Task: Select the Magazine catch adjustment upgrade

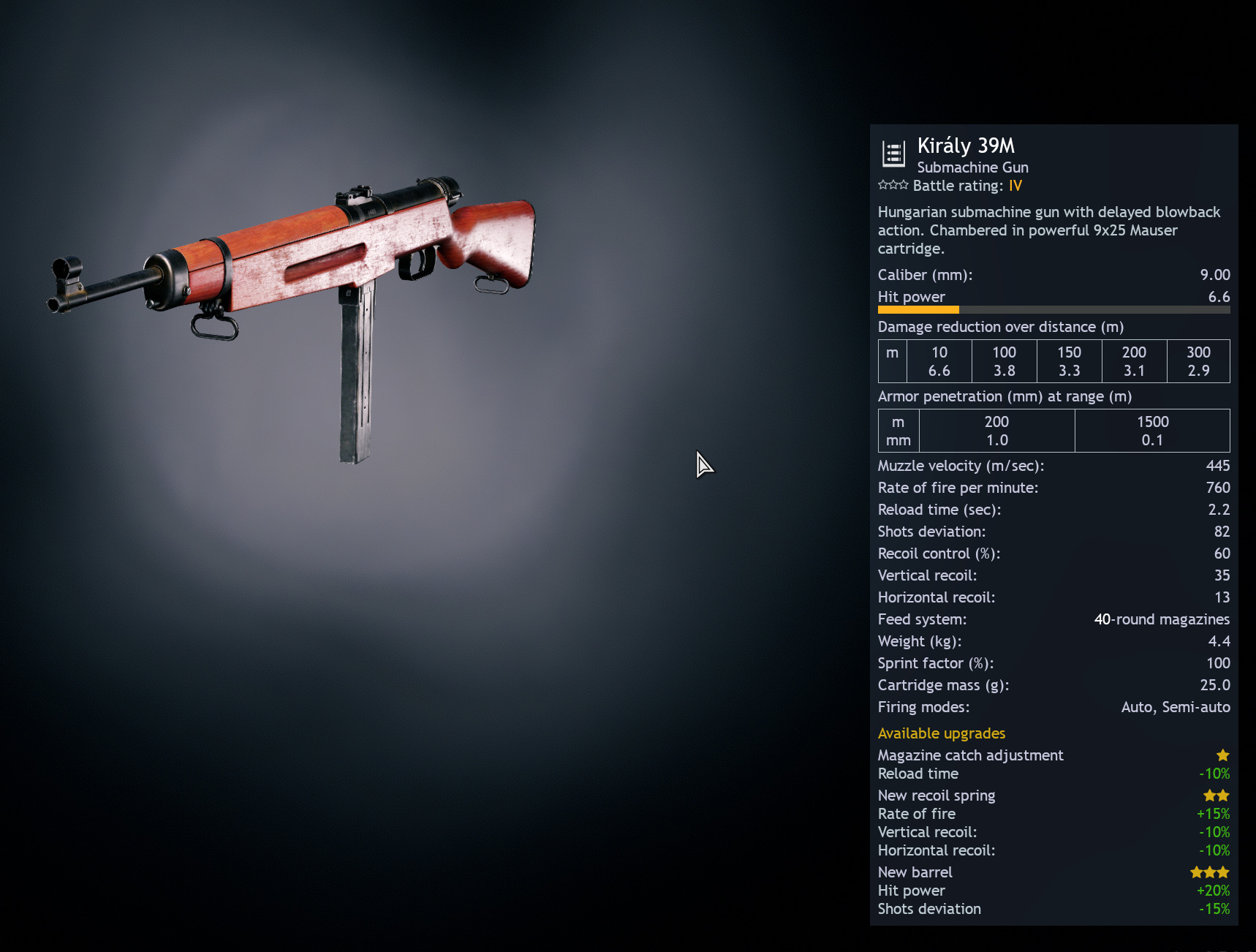Action: pos(970,755)
